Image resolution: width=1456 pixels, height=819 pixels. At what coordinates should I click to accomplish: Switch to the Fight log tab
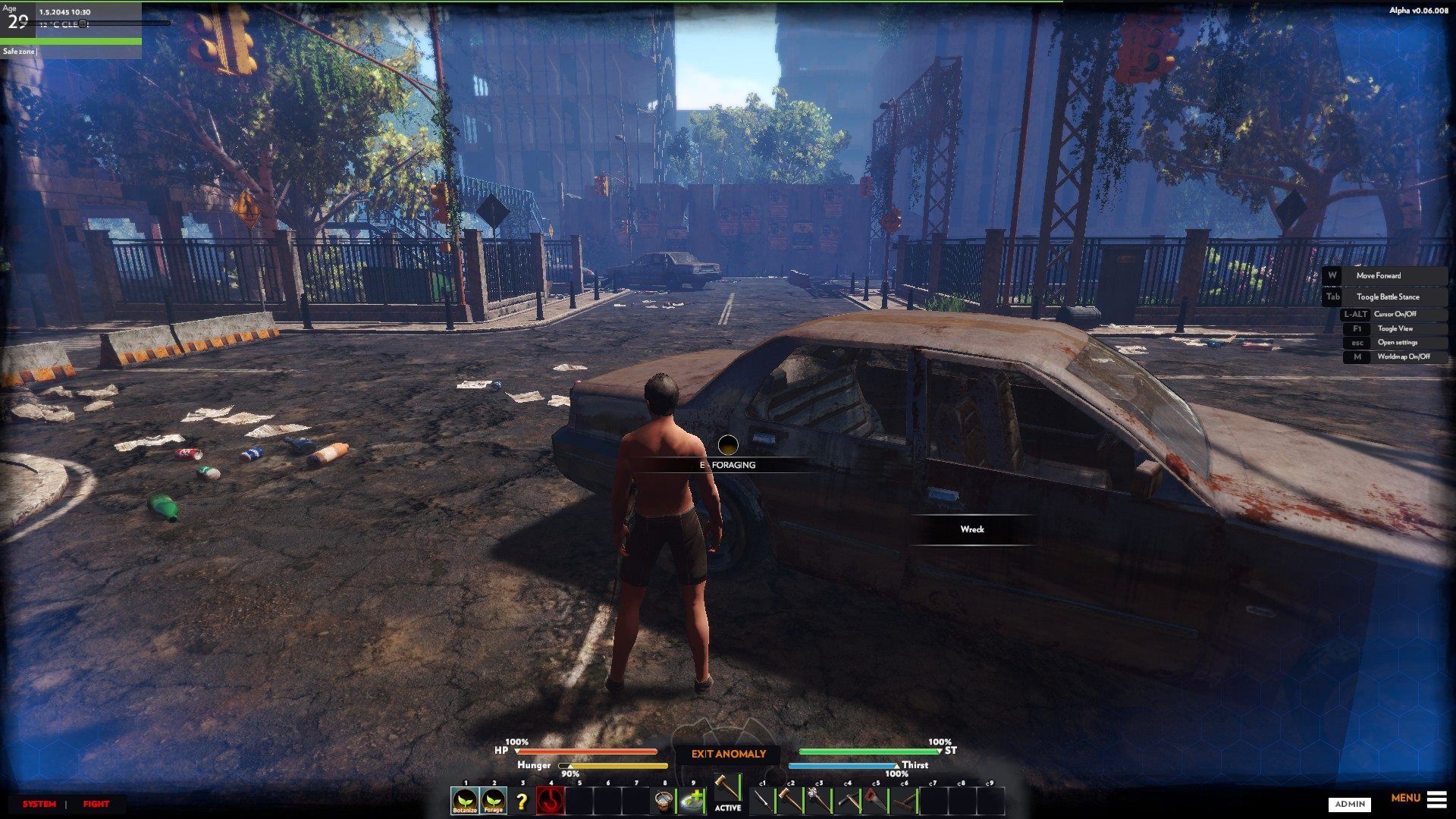coord(96,804)
